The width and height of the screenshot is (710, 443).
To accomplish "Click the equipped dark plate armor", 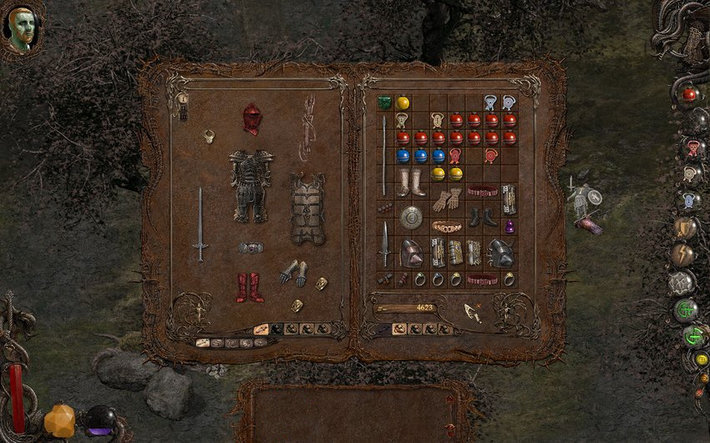I will tap(250, 185).
